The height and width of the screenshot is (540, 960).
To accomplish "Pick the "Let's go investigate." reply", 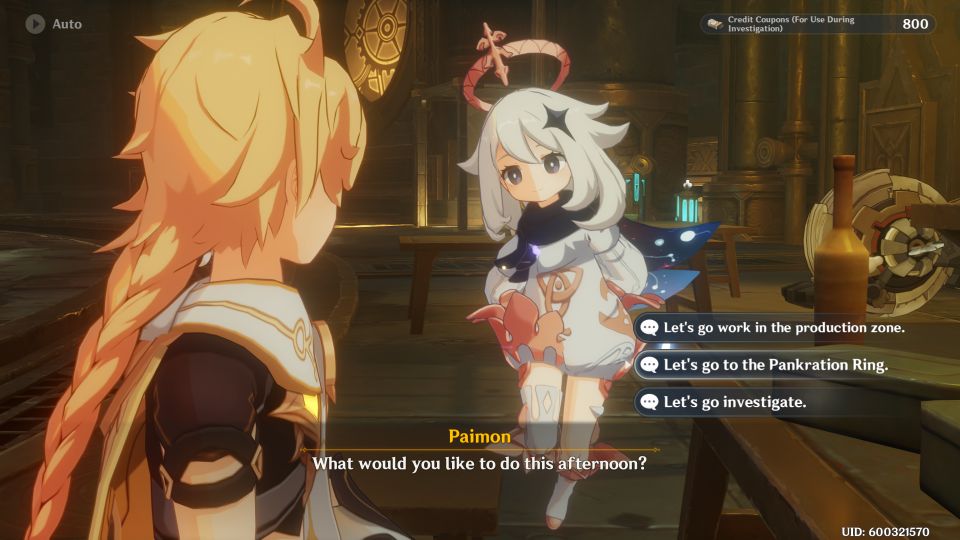I will (735, 402).
